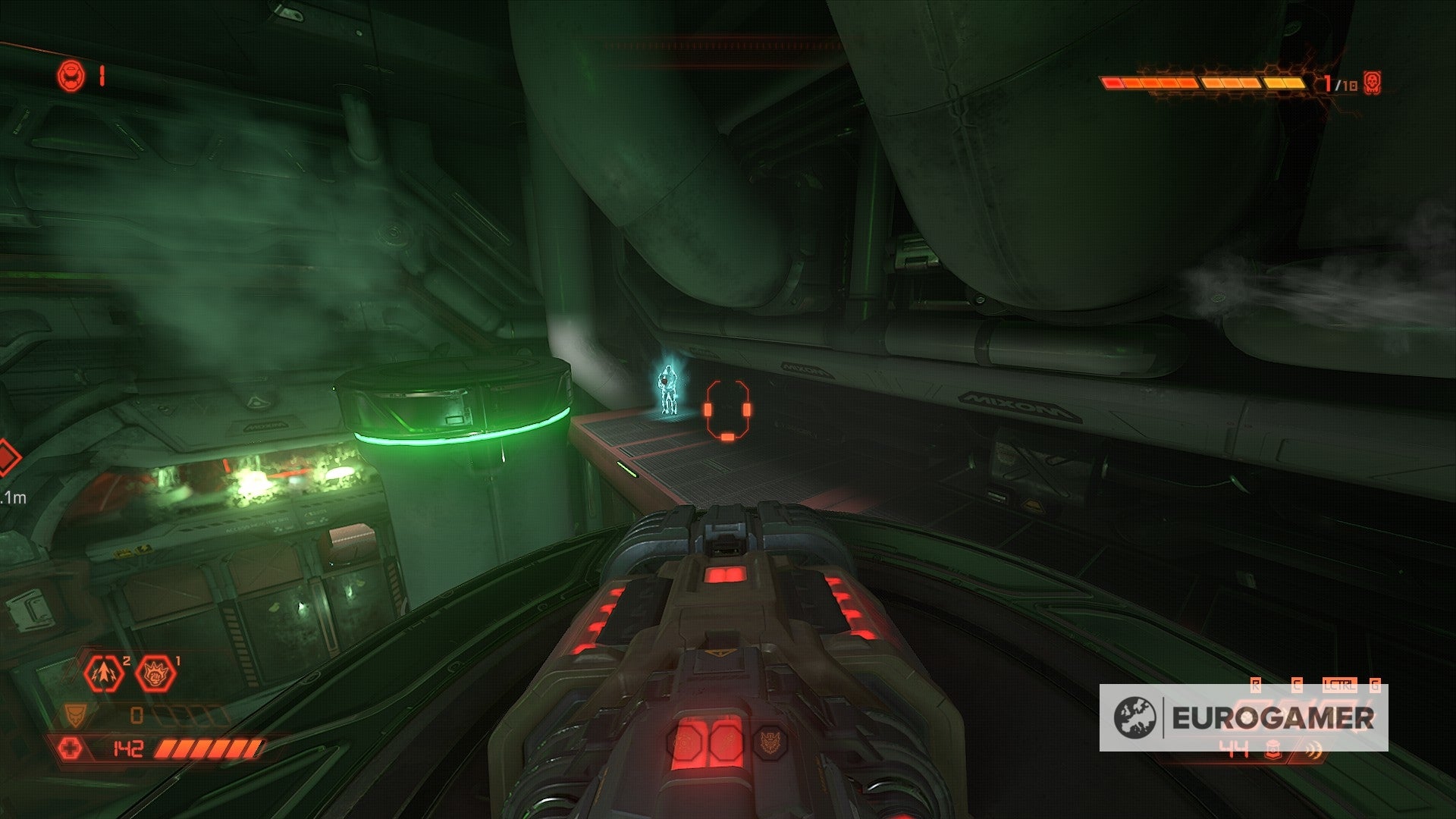Toggle the R keybind indicator
The image size is (1456, 819).
pyautogui.click(x=1256, y=685)
